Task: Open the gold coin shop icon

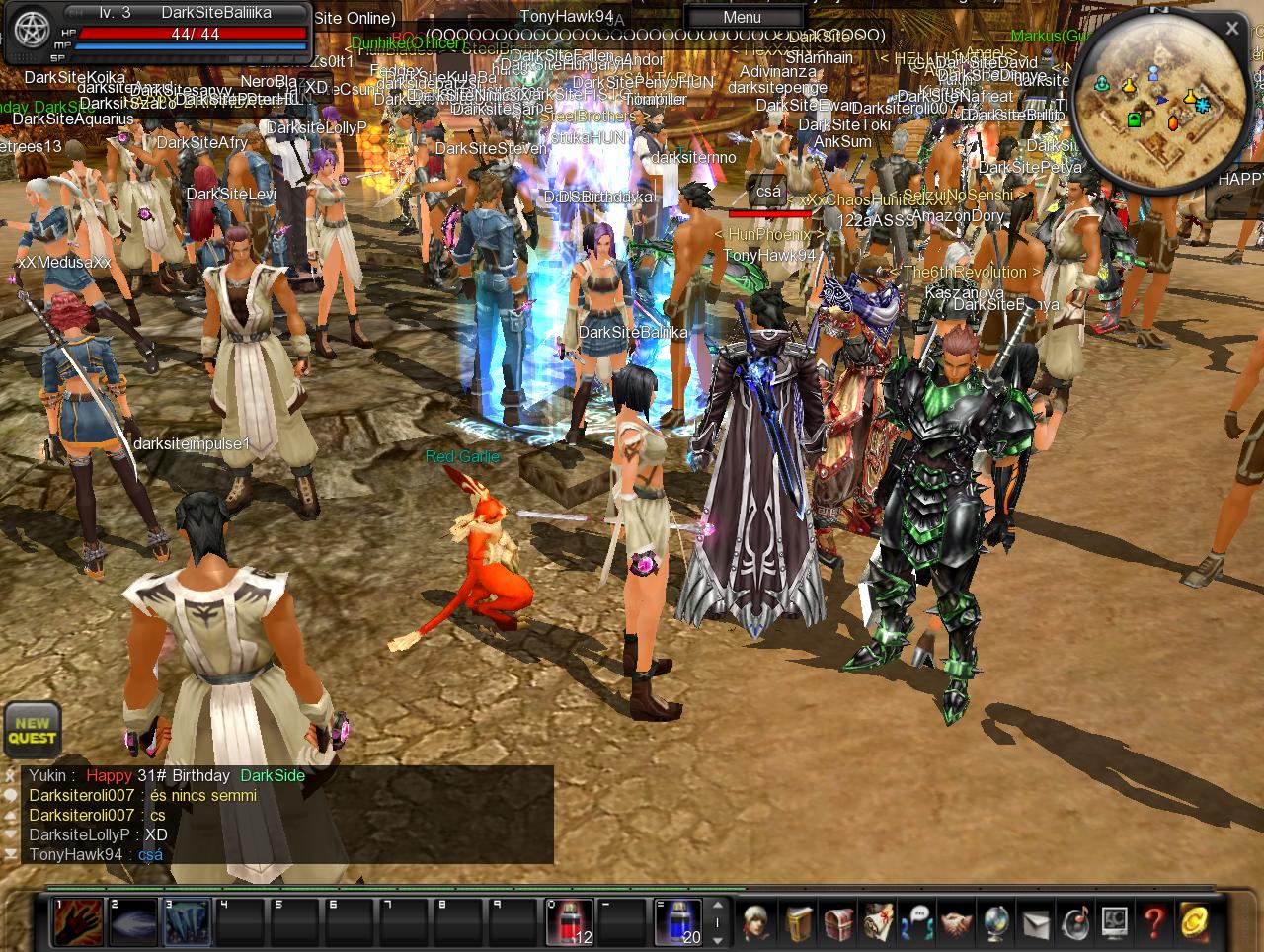Action: pos(1195,922)
